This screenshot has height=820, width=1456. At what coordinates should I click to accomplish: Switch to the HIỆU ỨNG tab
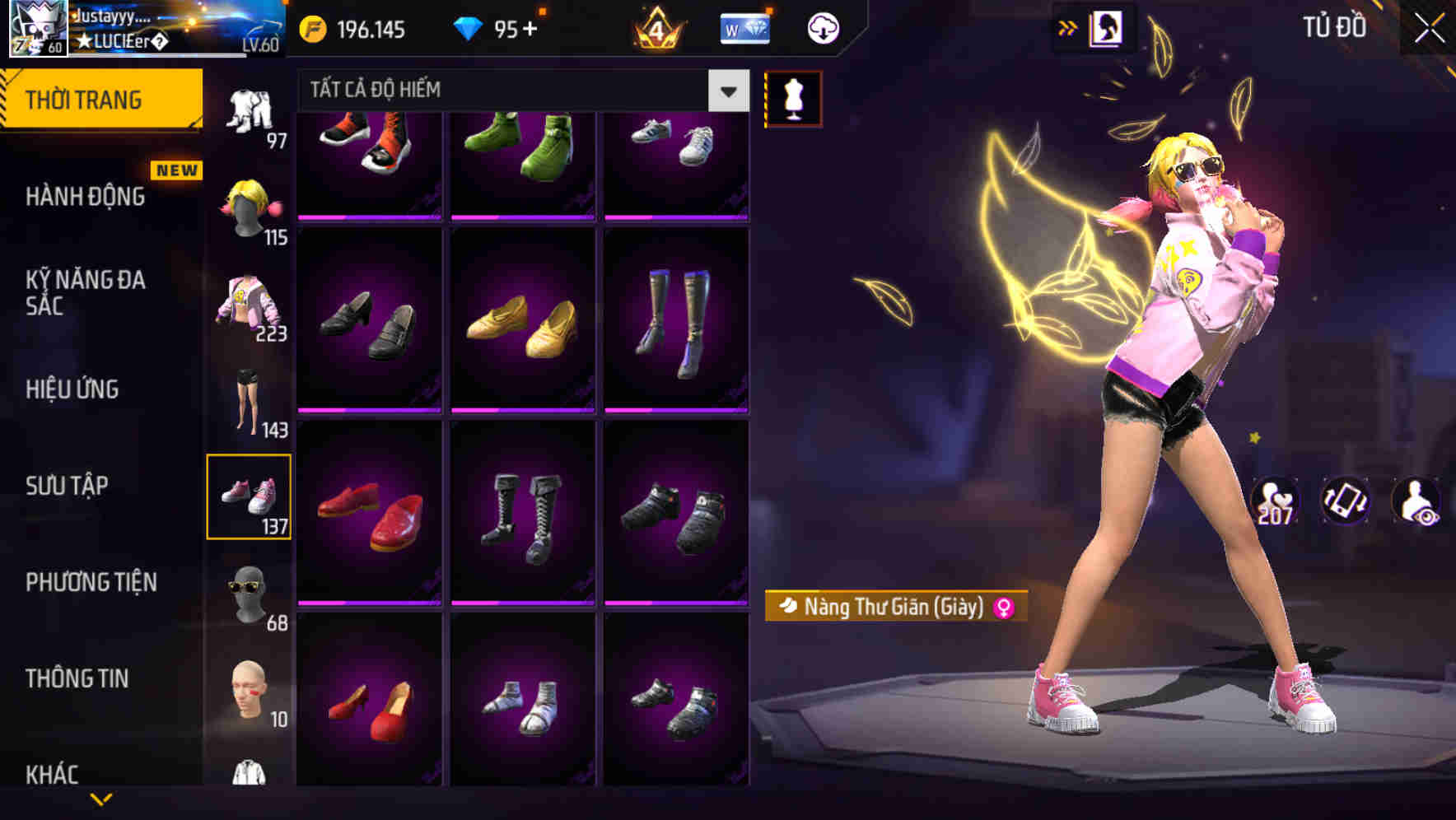pos(72,389)
